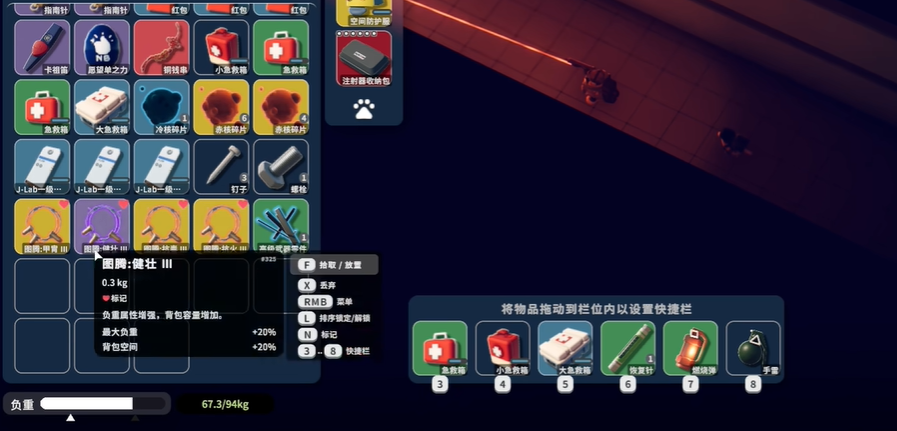897x431 pixels.
Task: Choose the 小急救箱 in the backpack grid
Action: pos(221,46)
